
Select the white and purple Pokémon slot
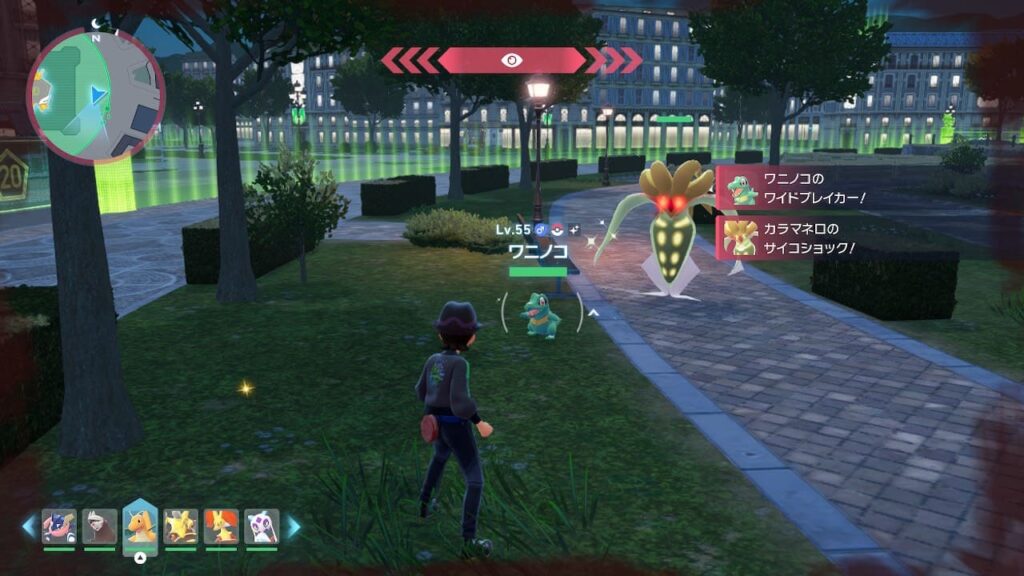pyautogui.click(x=262, y=526)
